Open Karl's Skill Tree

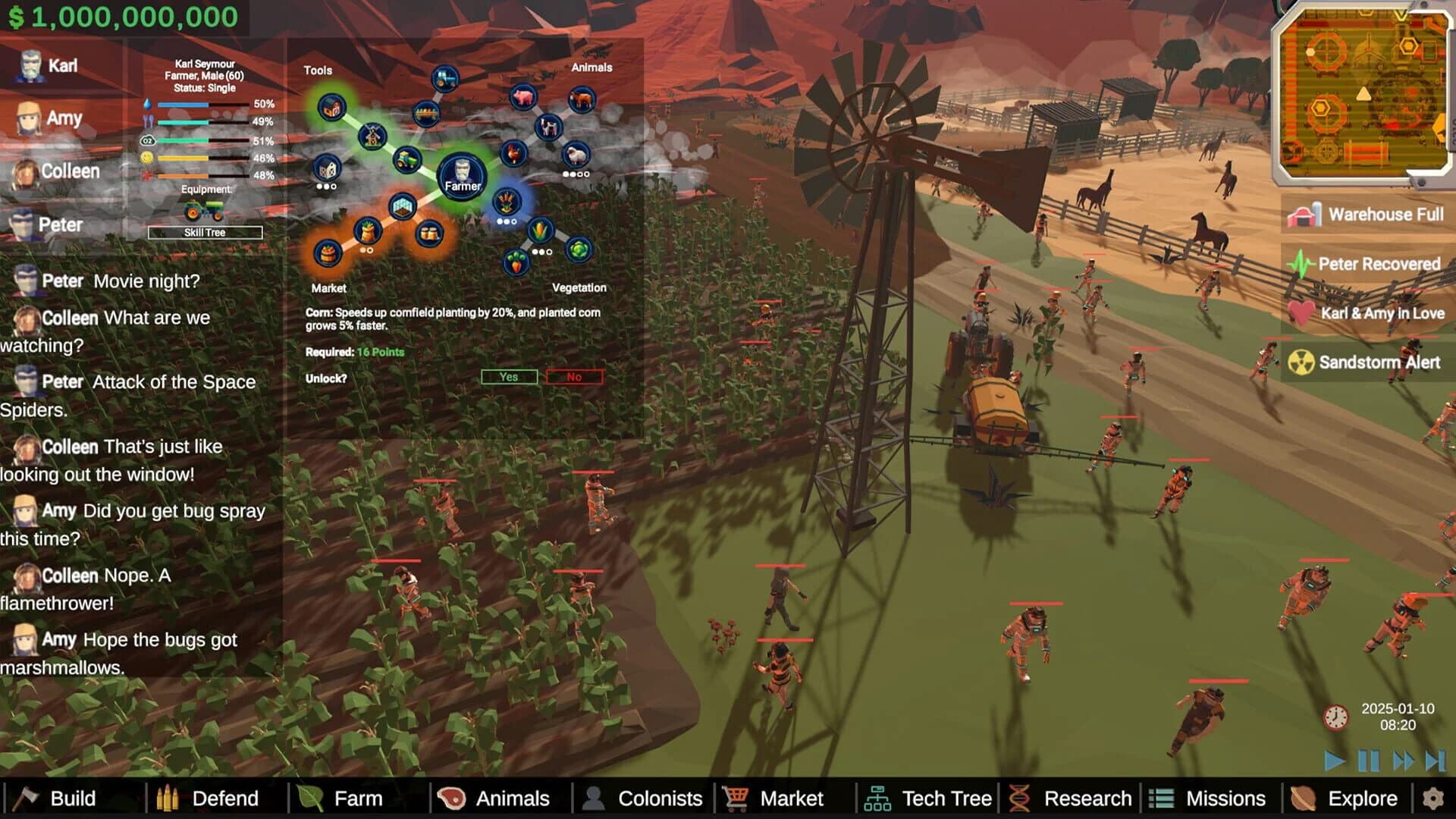(x=203, y=233)
